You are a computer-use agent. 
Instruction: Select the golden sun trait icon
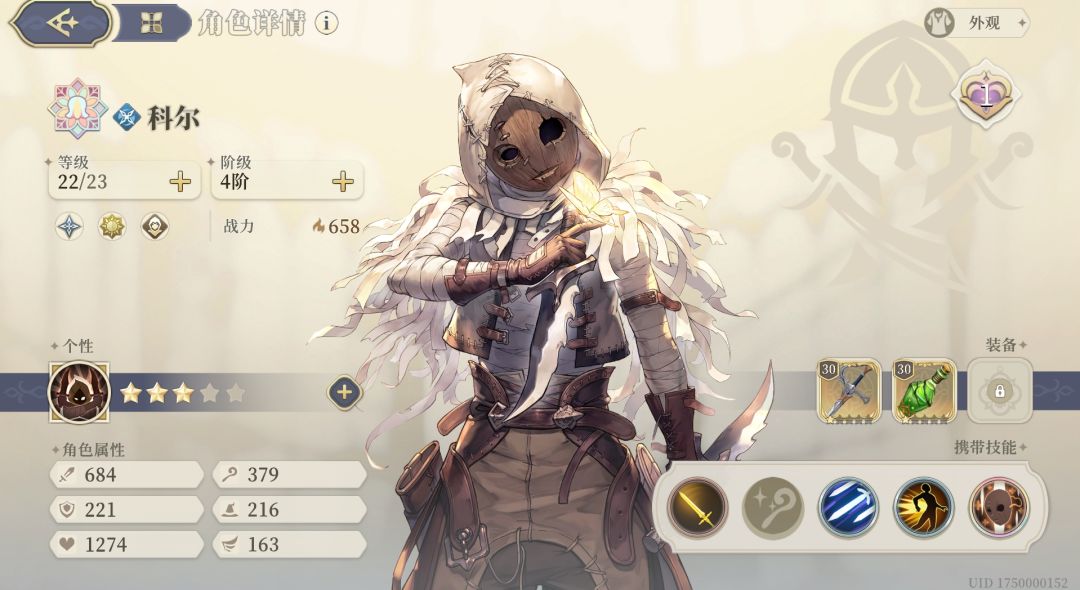pyautogui.click(x=112, y=227)
